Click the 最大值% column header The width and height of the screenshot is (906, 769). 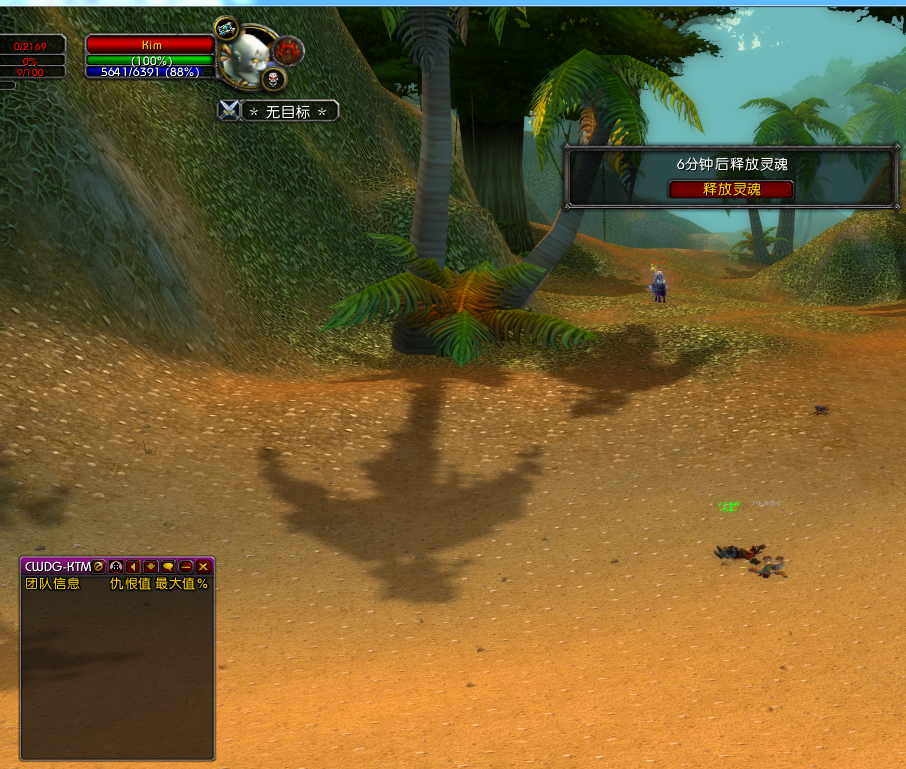181,583
